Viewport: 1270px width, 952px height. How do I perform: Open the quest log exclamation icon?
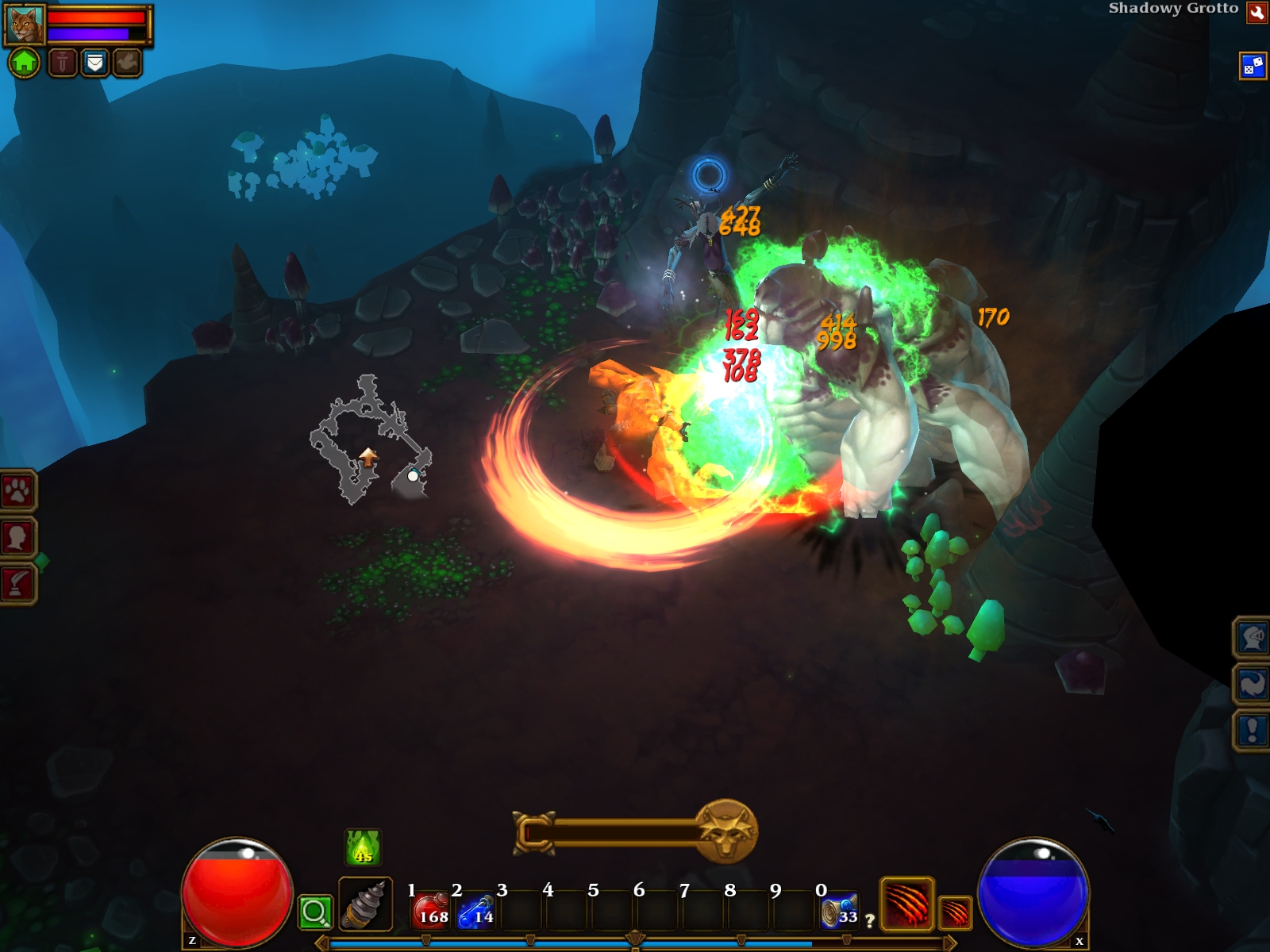tap(1252, 729)
